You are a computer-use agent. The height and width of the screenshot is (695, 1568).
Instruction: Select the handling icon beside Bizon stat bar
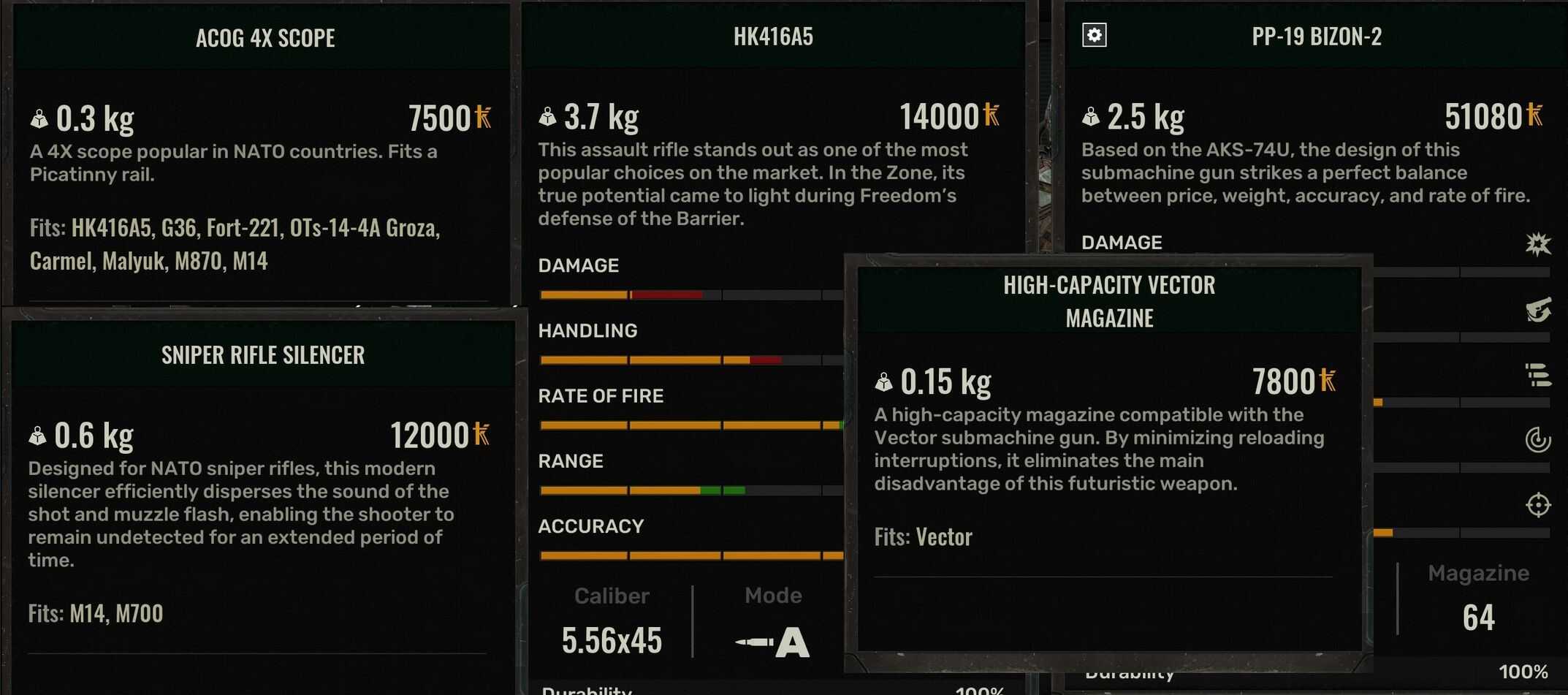1541,311
